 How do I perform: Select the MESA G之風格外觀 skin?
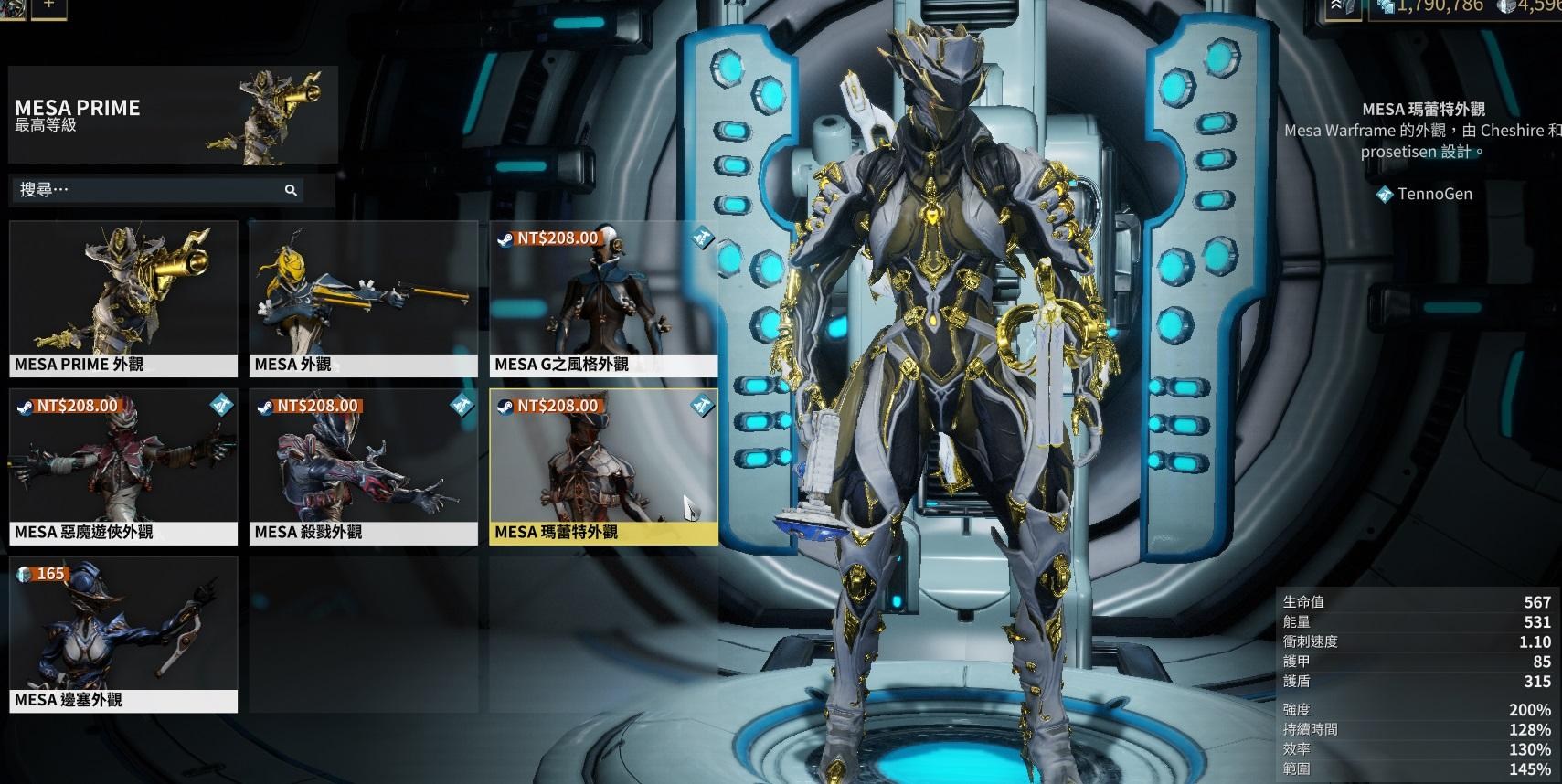click(x=603, y=299)
